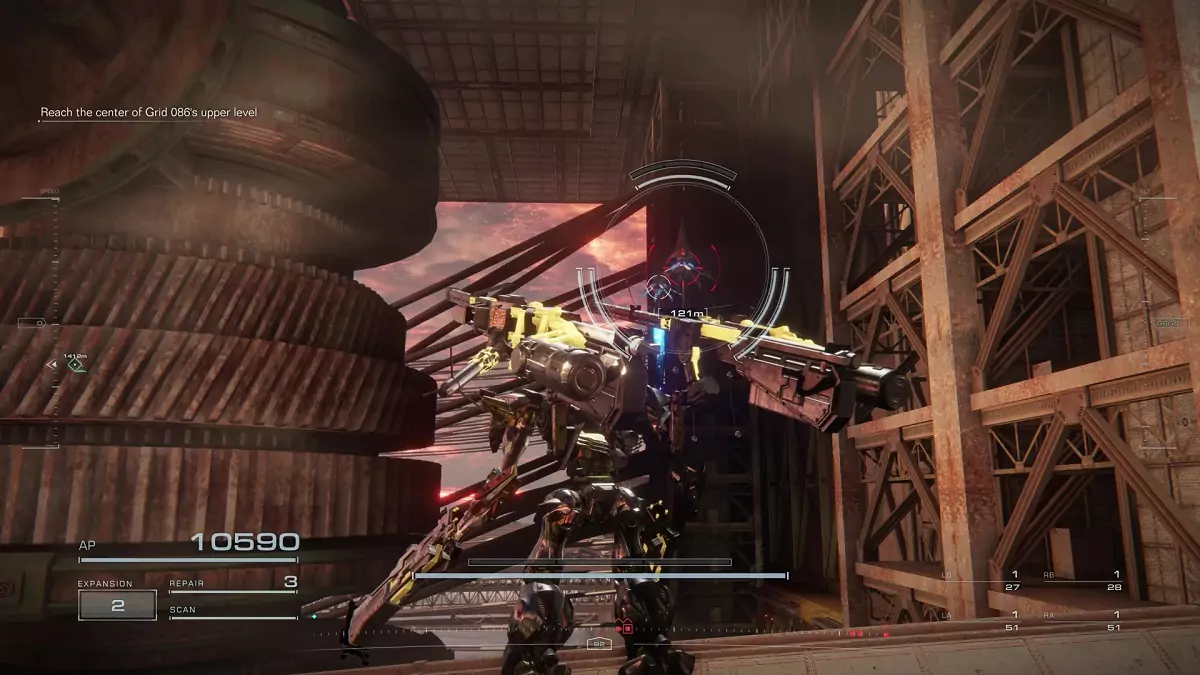Click the 1412m waypoint marker
Viewport: 1200px width, 675px height.
[75, 366]
